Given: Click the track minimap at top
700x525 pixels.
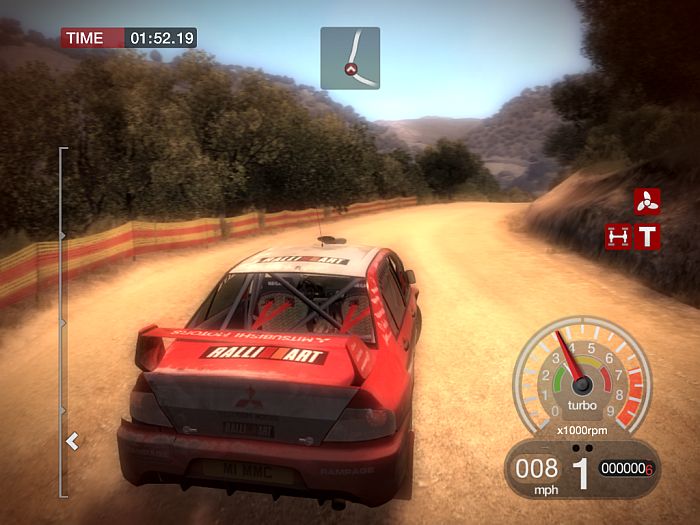Looking at the screenshot, I should tap(350, 58).
